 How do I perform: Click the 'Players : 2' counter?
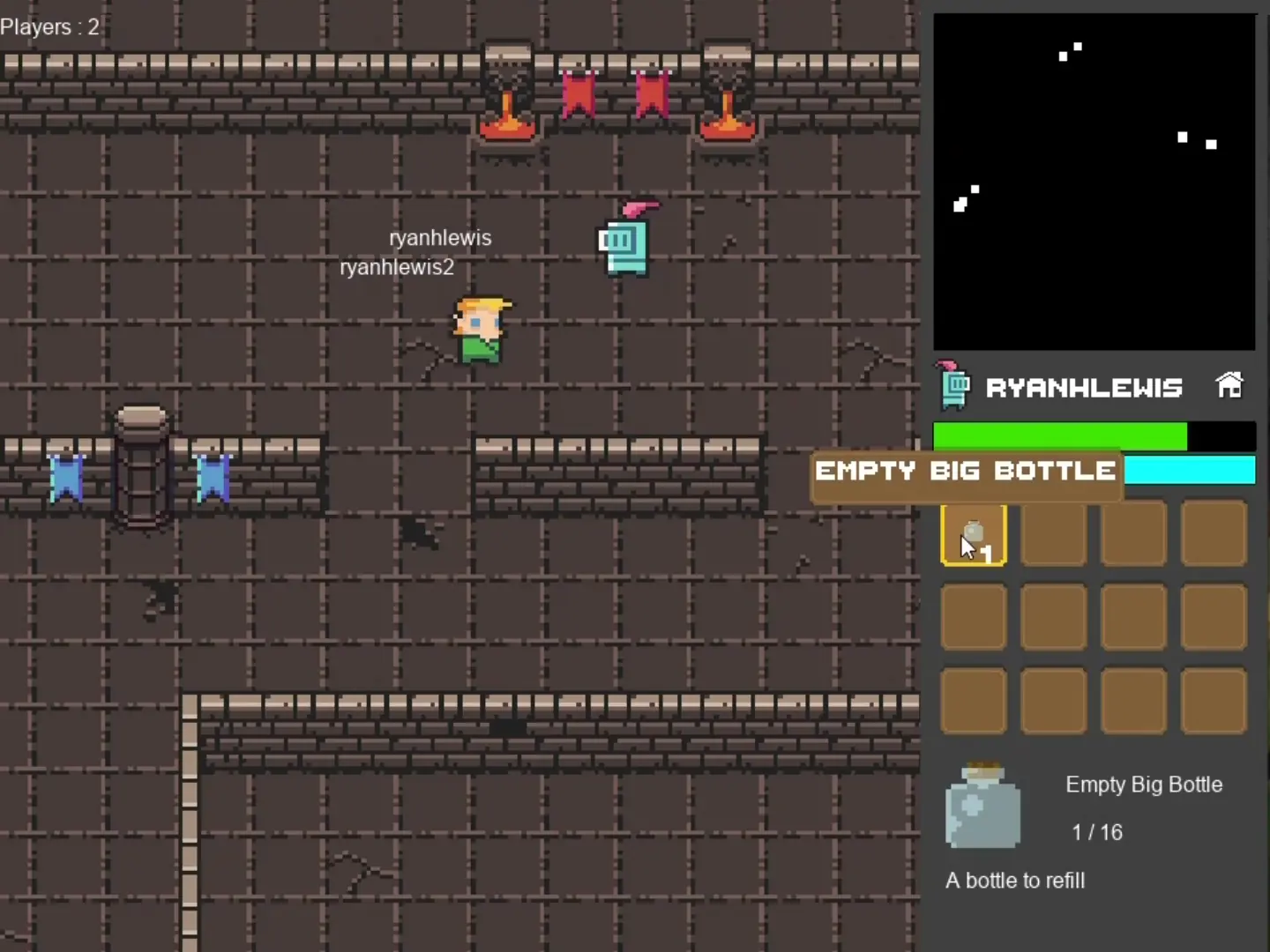click(49, 26)
